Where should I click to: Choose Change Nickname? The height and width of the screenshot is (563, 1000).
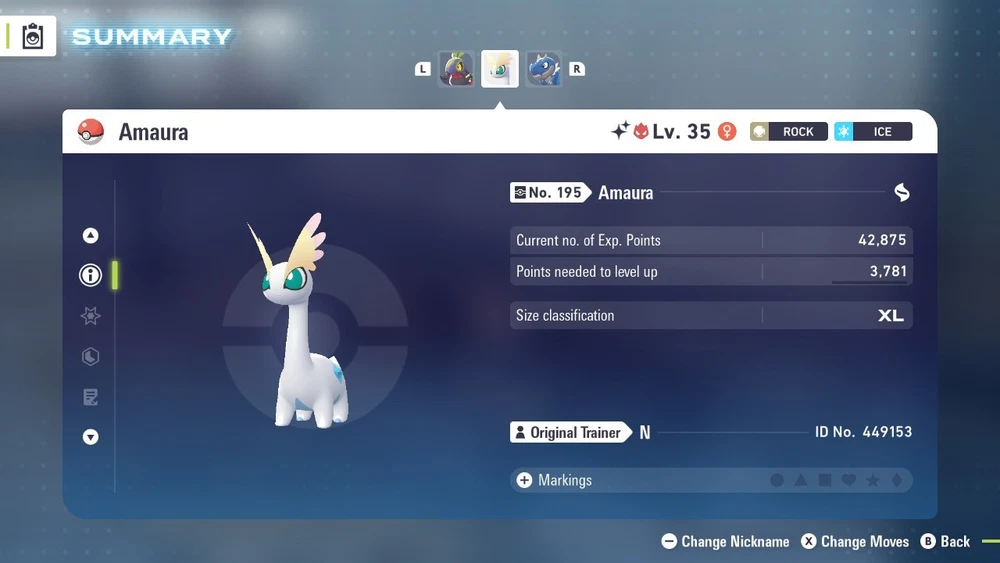coord(725,541)
